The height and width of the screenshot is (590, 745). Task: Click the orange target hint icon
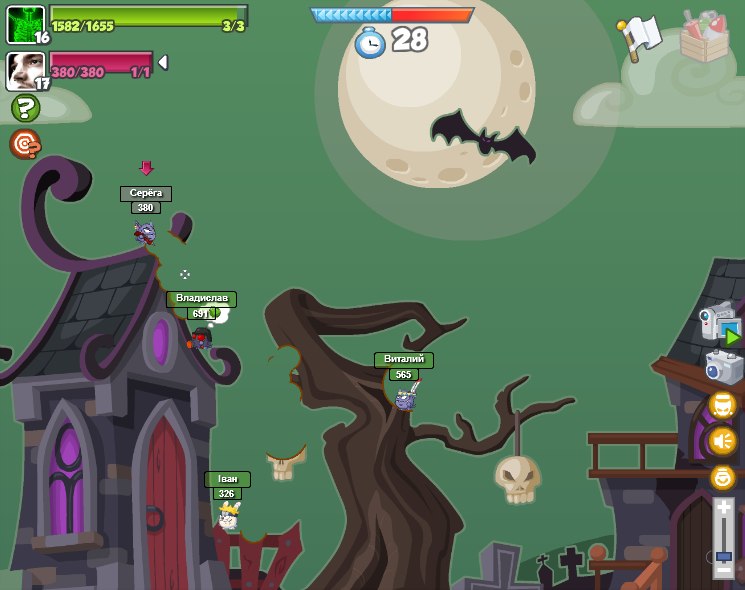point(25,144)
